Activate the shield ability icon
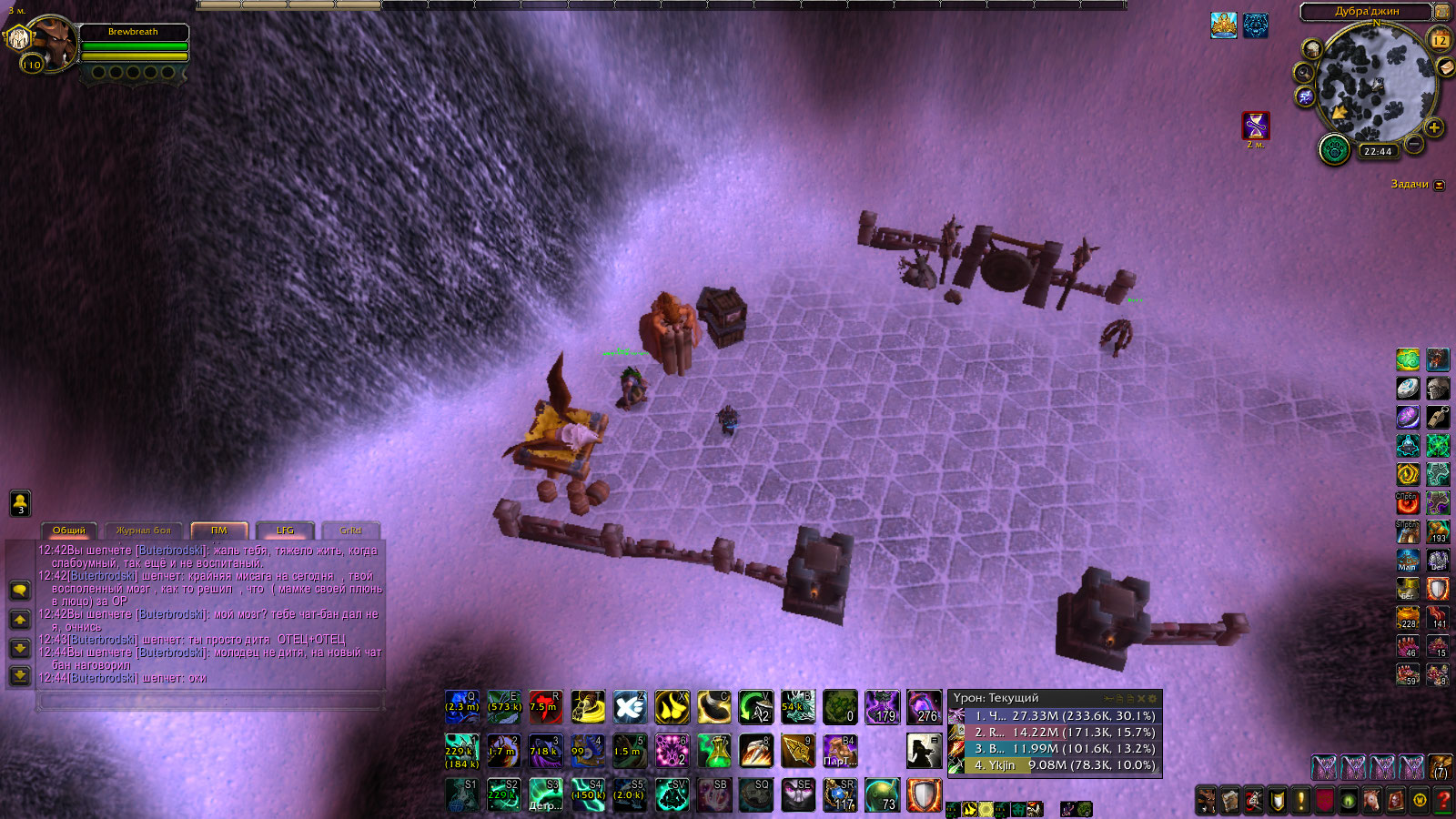The height and width of the screenshot is (819, 1456). (923, 794)
